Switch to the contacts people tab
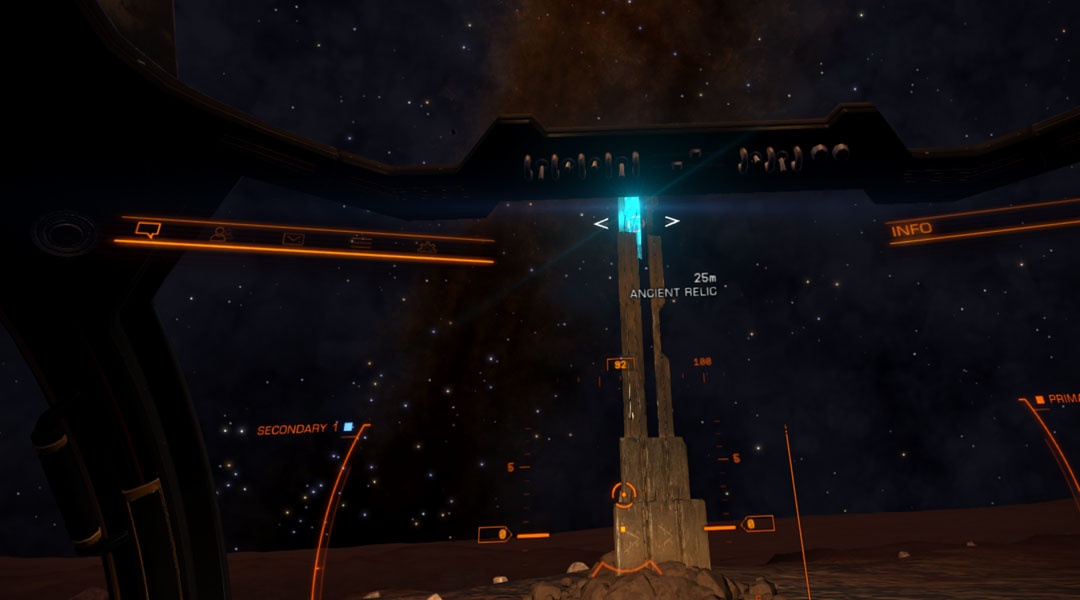 coord(219,234)
